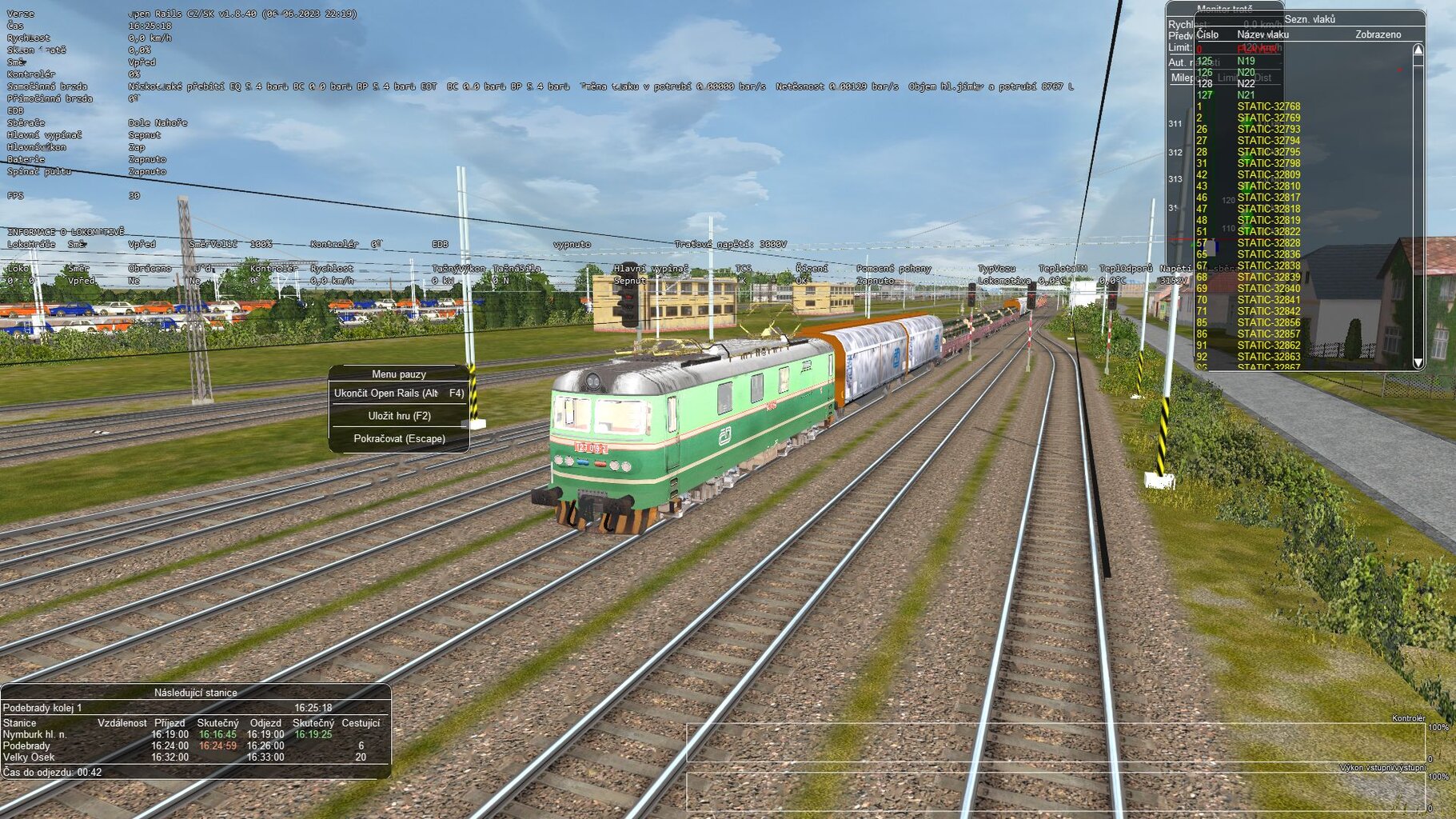Choose the STATIC-32793 train row
The height and width of the screenshot is (819, 1456).
1268,129
